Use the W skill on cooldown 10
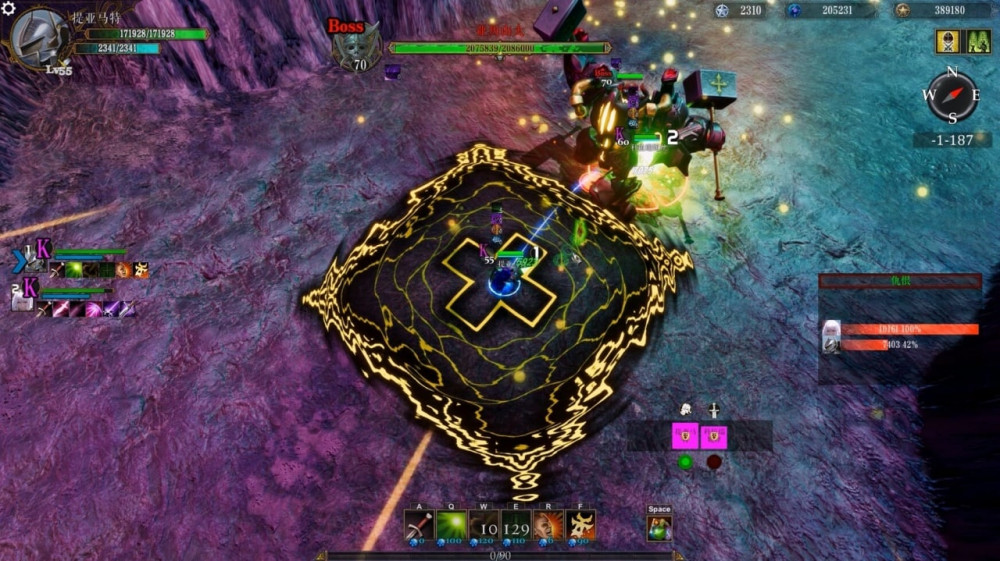The image size is (1000, 561). 485,525
